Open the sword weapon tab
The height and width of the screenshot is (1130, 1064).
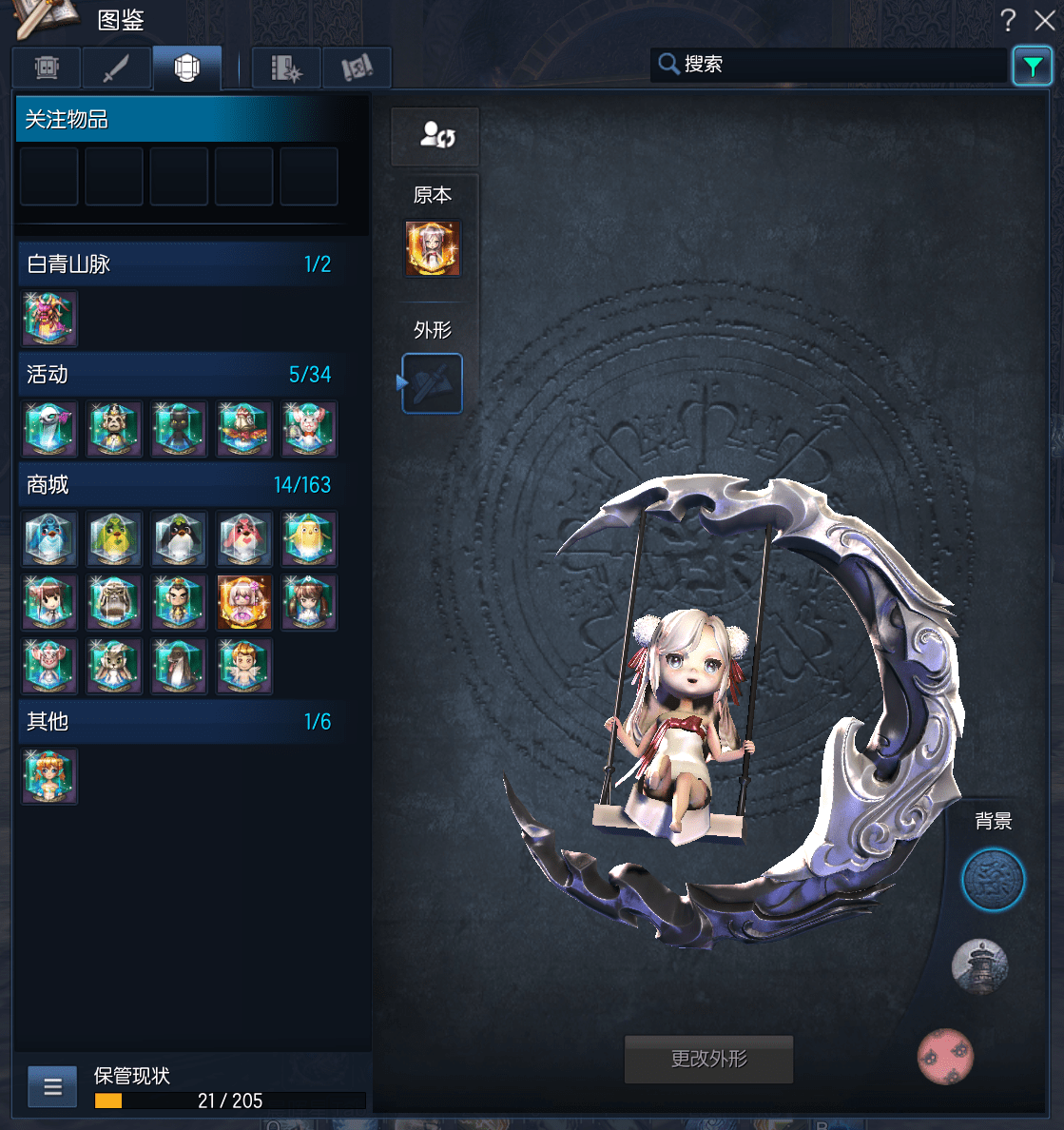[x=116, y=68]
